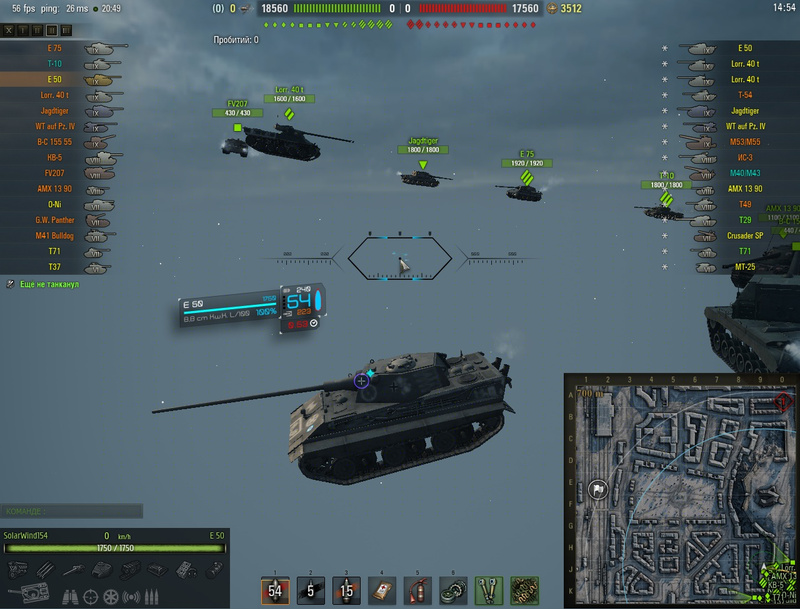Click the X button in the player panel mode switcher
Screen dimensions: 800x609
tap(9, 31)
